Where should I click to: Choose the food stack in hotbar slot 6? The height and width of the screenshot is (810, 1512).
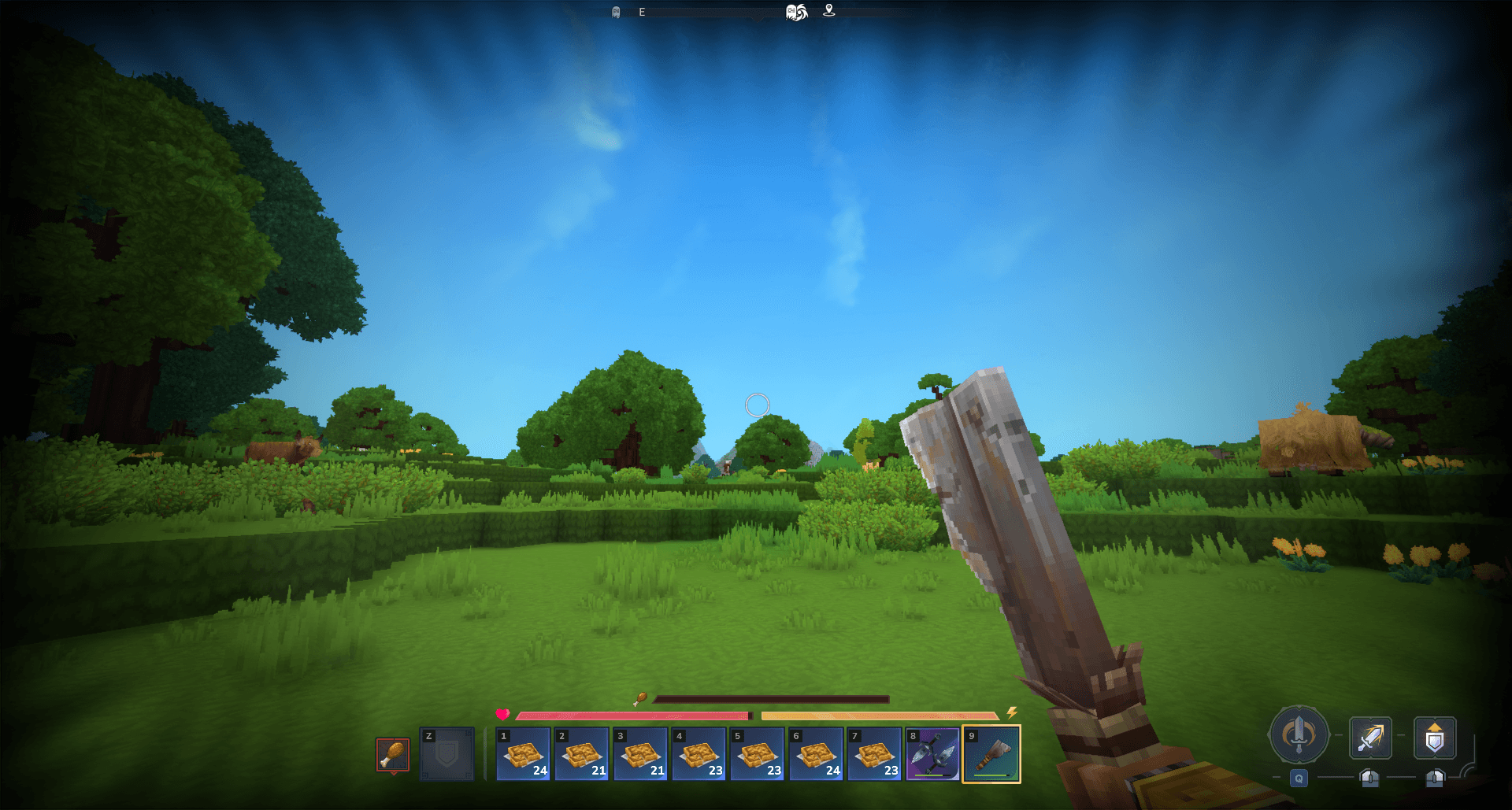[816, 754]
